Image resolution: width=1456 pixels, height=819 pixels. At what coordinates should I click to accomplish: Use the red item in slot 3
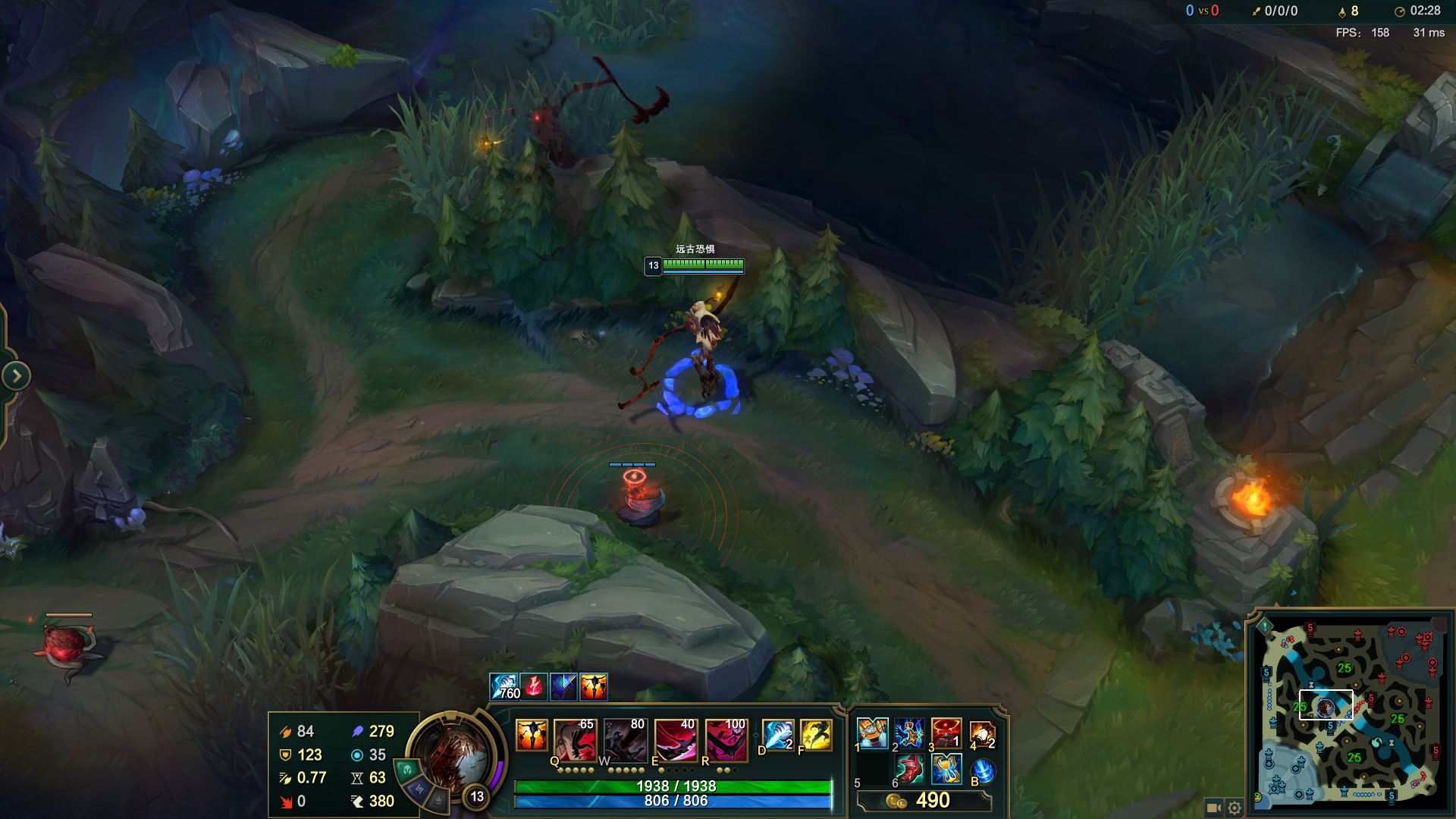pyautogui.click(x=946, y=733)
